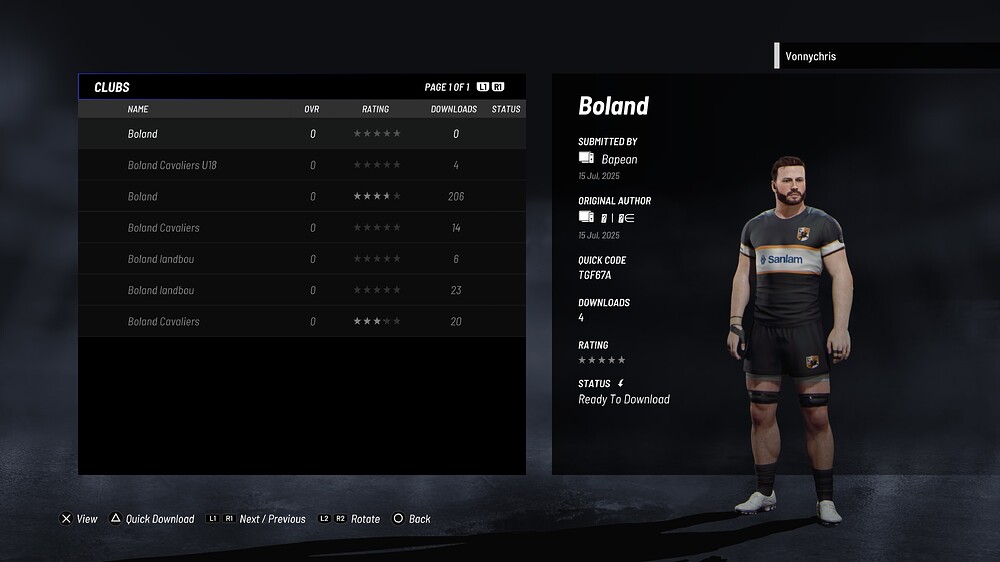
Task: Pick the Boland Cavaliers entry with 14 downloads
Action: pyautogui.click(x=300, y=228)
